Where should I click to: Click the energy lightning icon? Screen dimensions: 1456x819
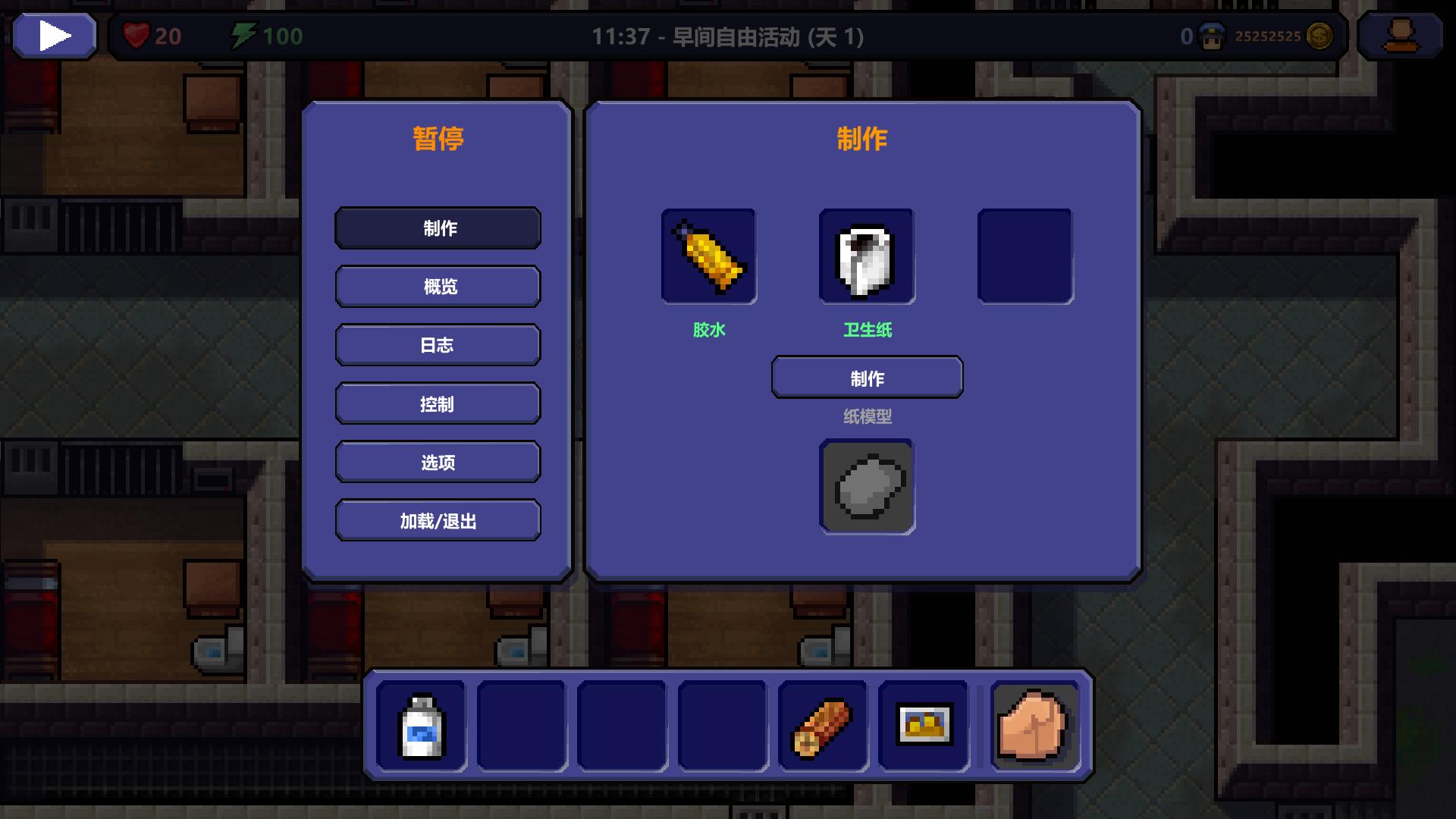pos(243,34)
